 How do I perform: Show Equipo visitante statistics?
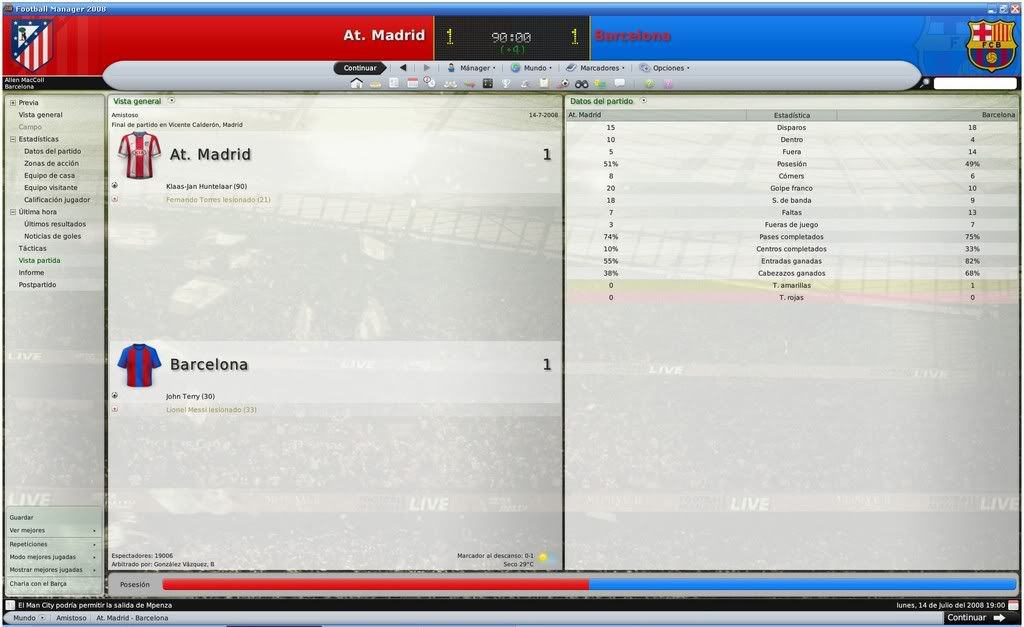click(51, 187)
